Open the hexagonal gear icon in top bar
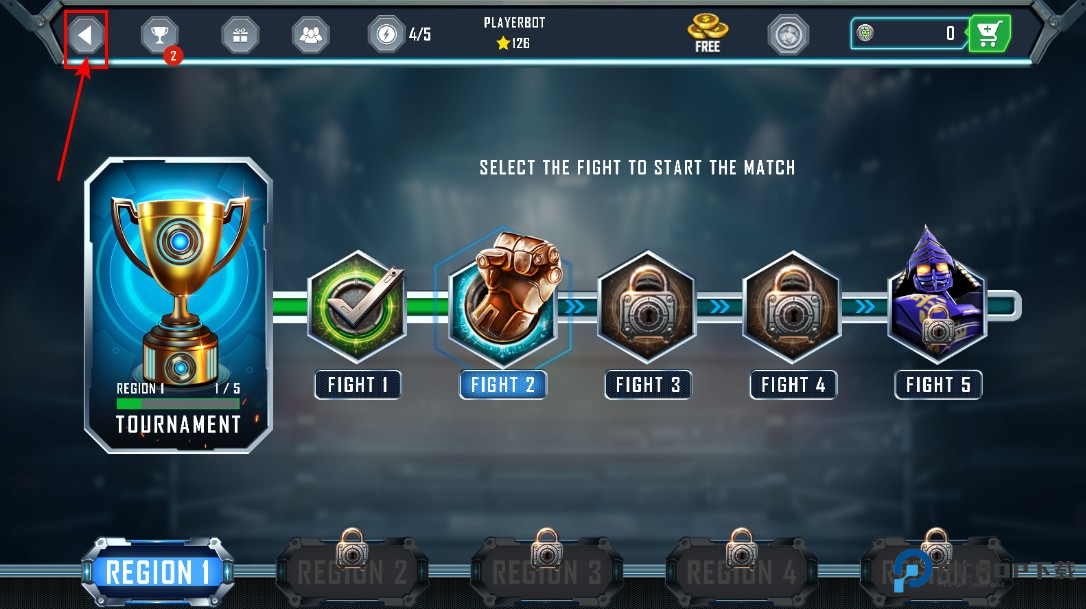 (788, 35)
